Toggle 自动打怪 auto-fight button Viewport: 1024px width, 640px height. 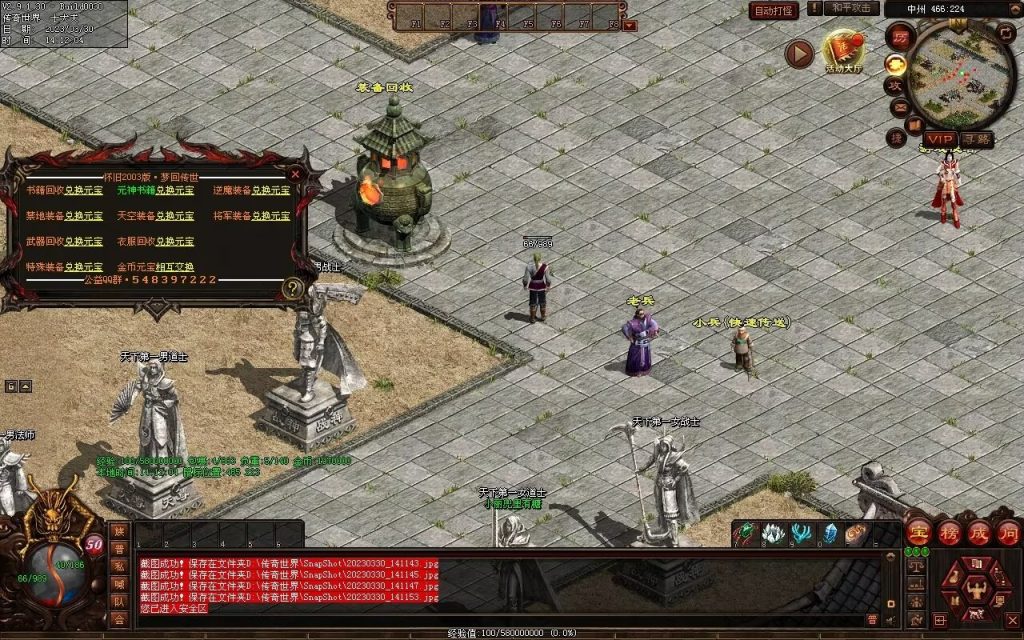coord(774,11)
